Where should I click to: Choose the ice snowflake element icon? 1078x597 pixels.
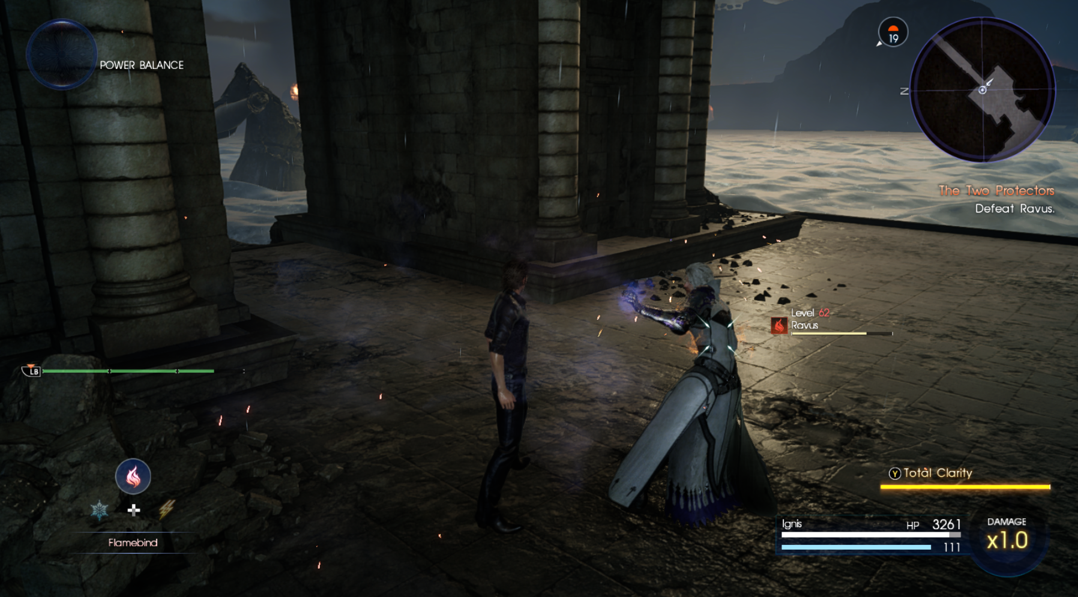pyautogui.click(x=99, y=510)
